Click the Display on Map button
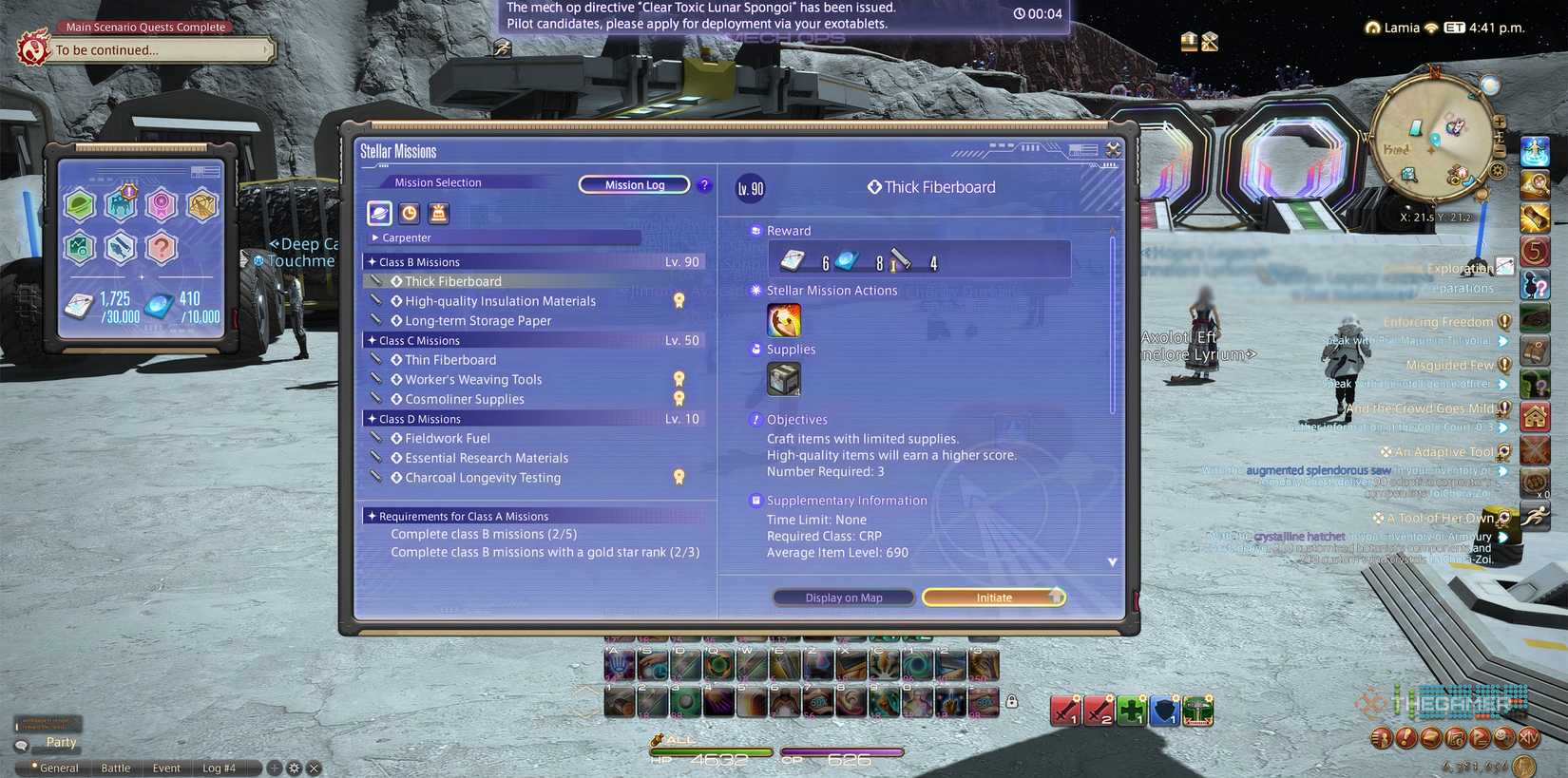This screenshot has width=1568, height=778. (x=843, y=597)
